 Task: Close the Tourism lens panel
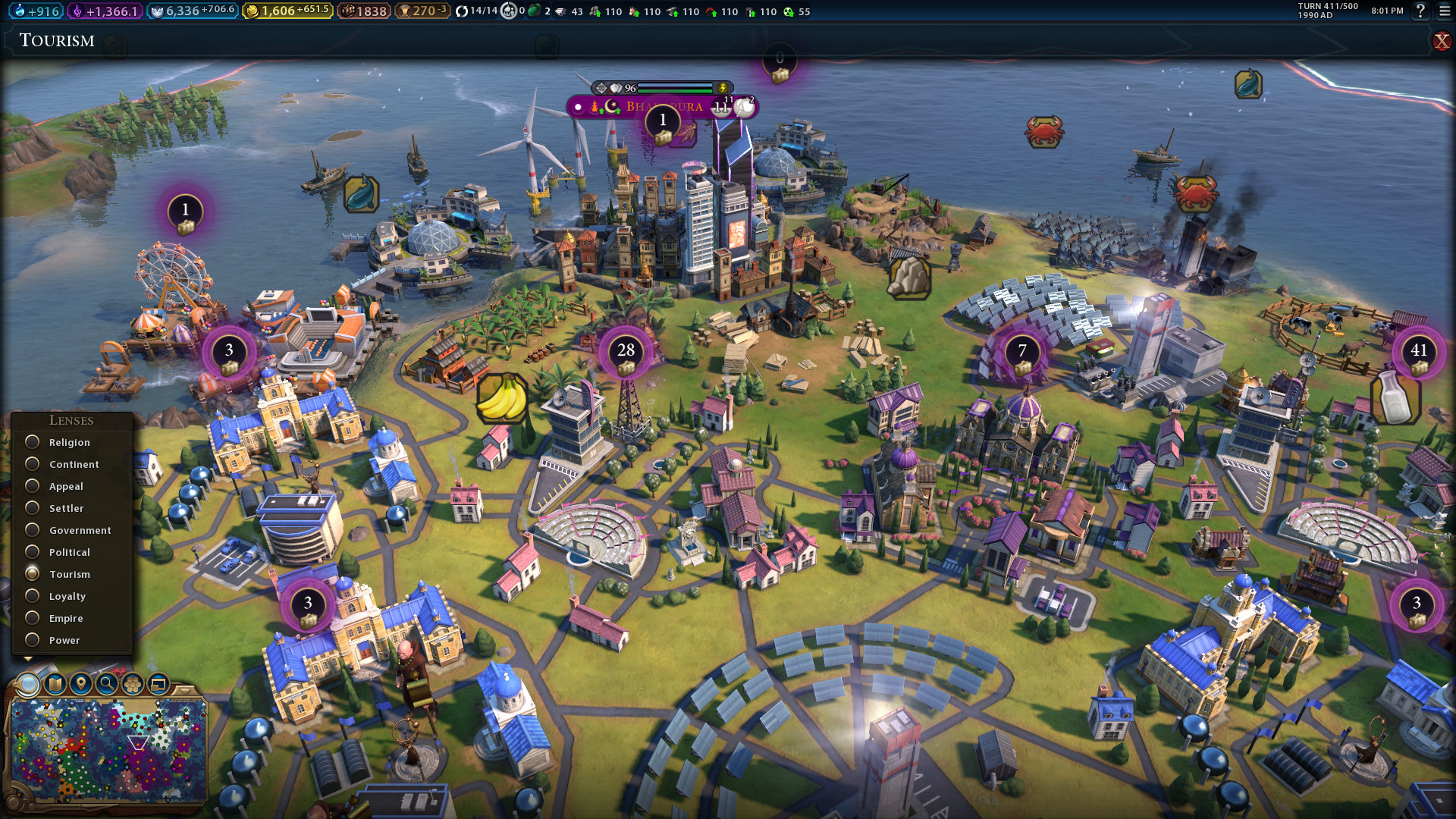(x=1441, y=41)
